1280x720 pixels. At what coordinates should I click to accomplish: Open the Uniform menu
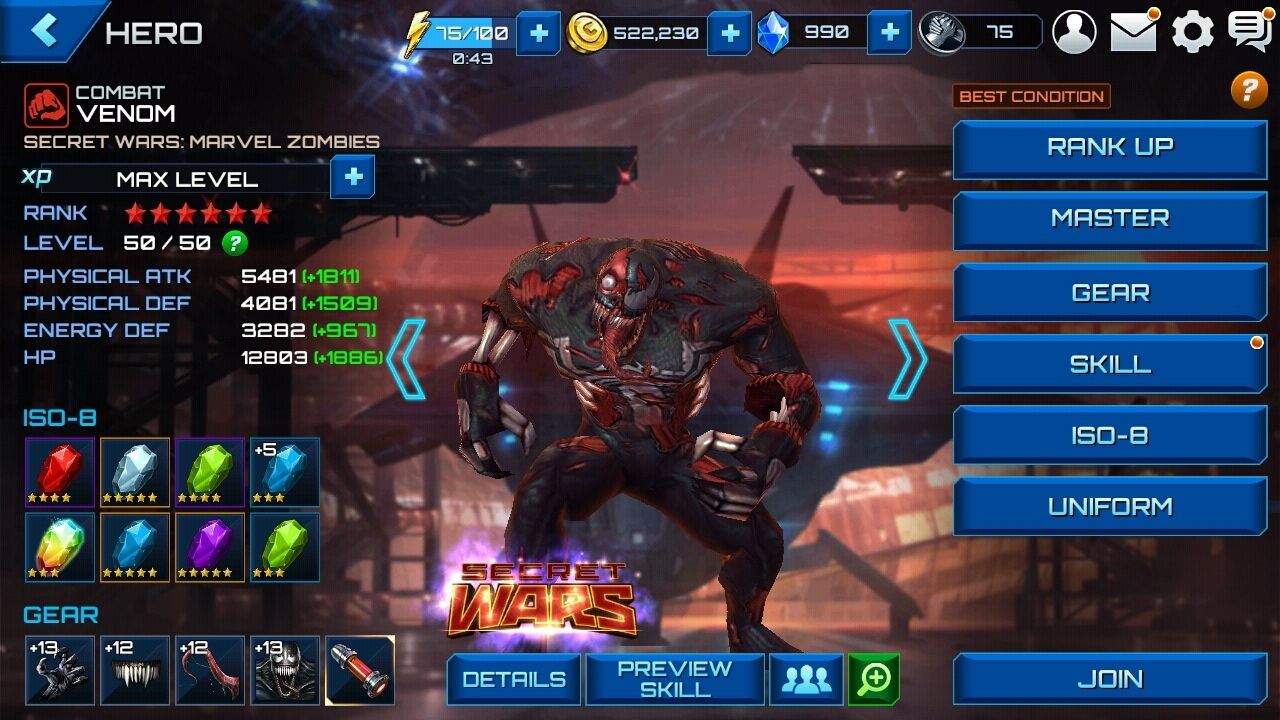pos(1110,507)
